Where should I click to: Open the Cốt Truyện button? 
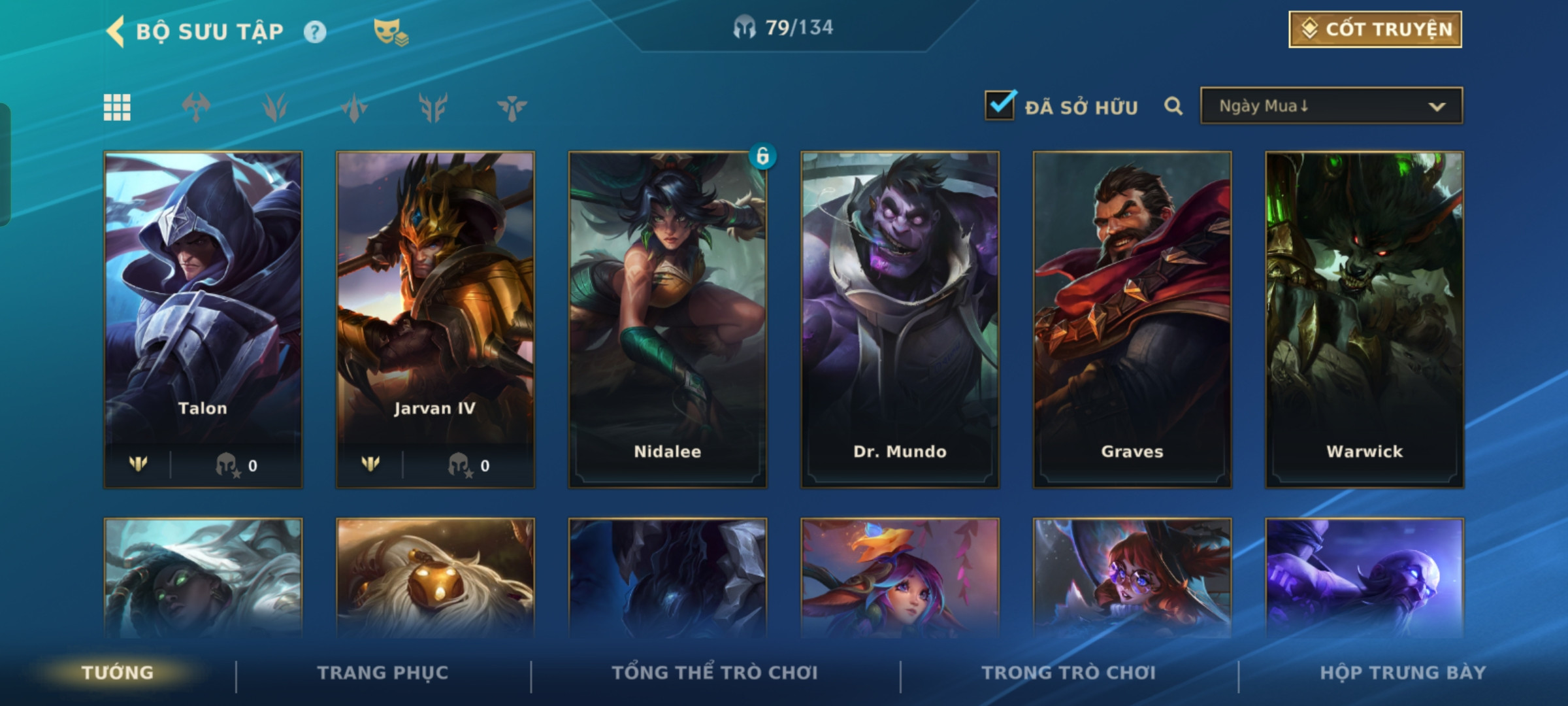click(1375, 29)
